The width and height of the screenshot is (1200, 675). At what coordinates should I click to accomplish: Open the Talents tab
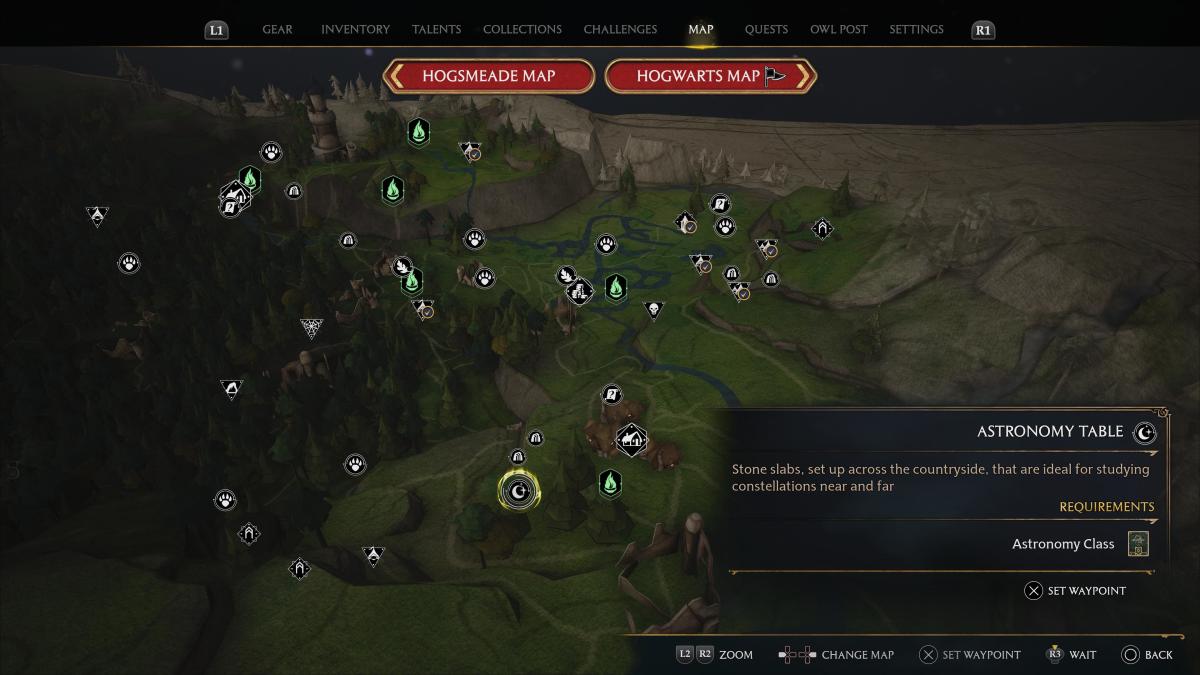click(x=436, y=30)
